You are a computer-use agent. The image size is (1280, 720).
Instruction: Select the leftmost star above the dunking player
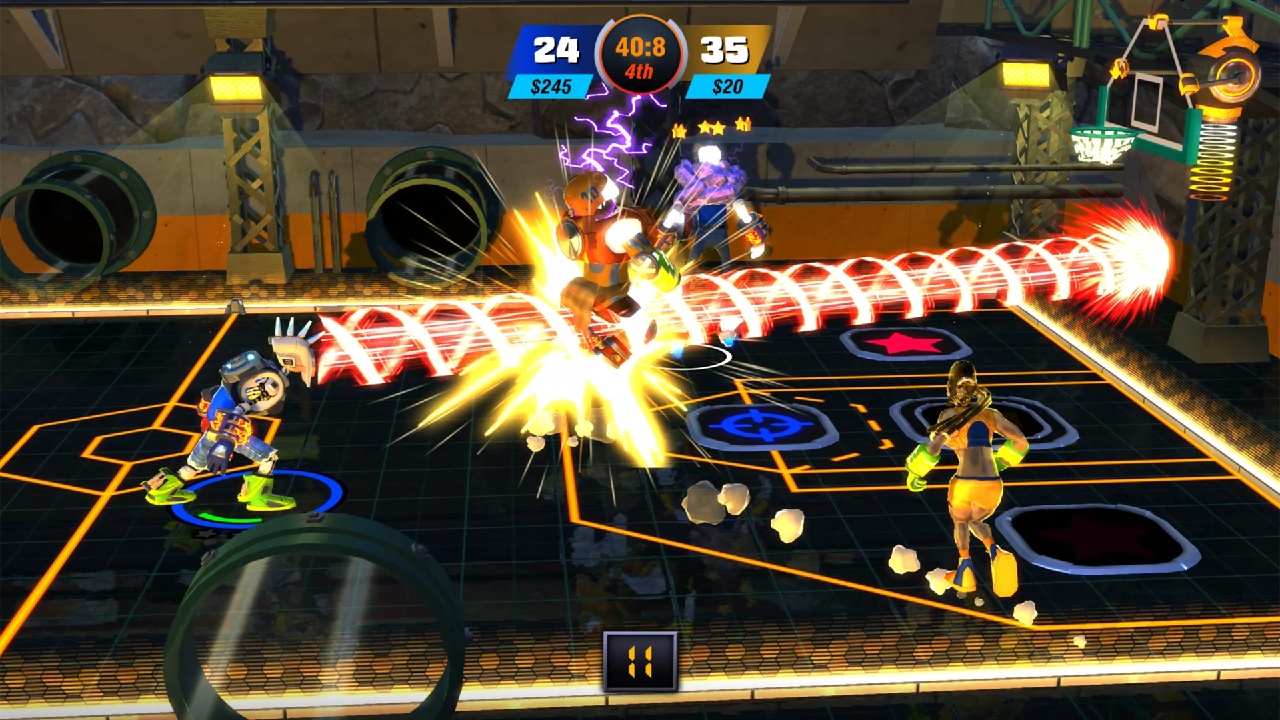(678, 130)
